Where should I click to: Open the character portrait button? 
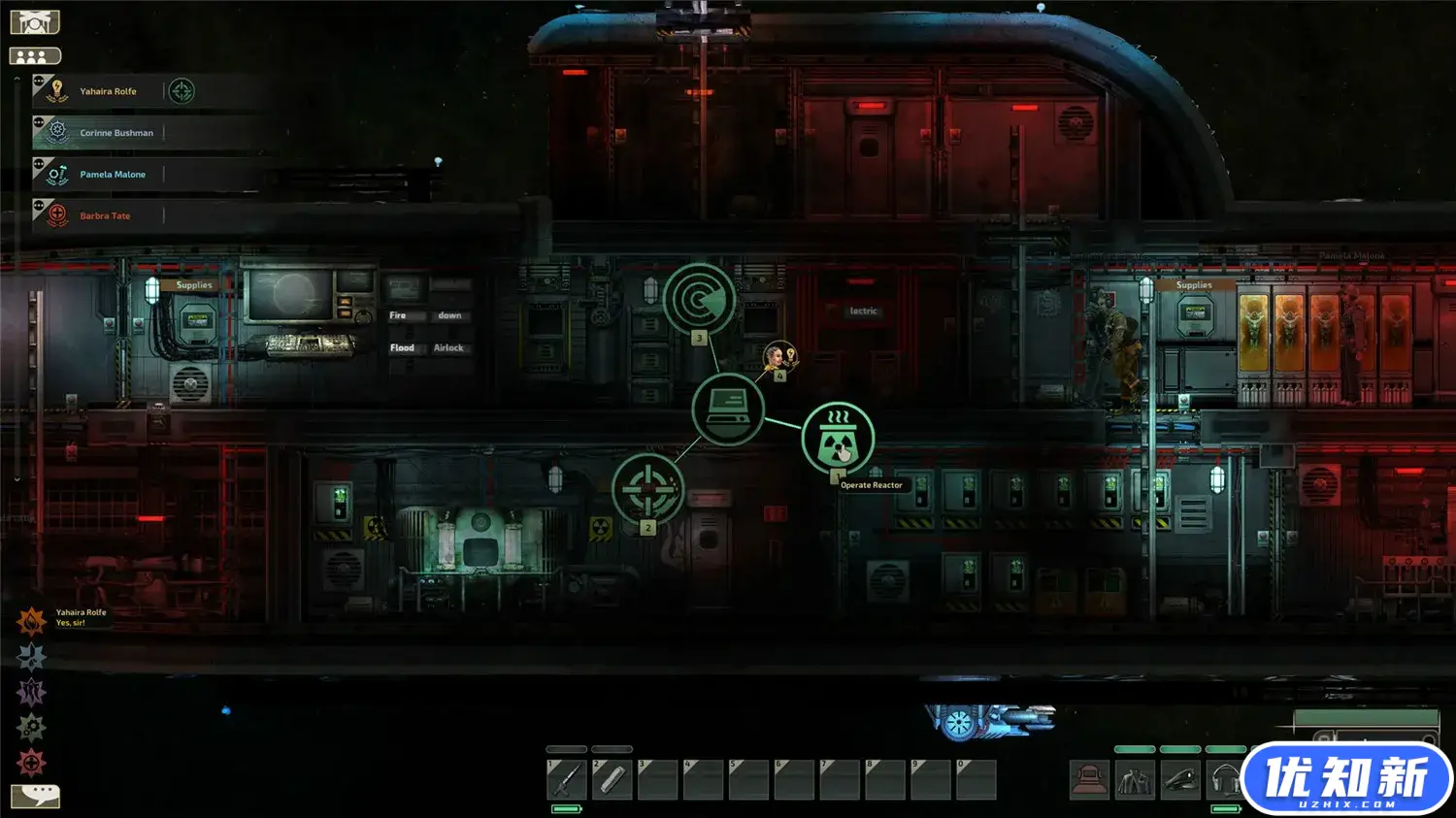35,21
